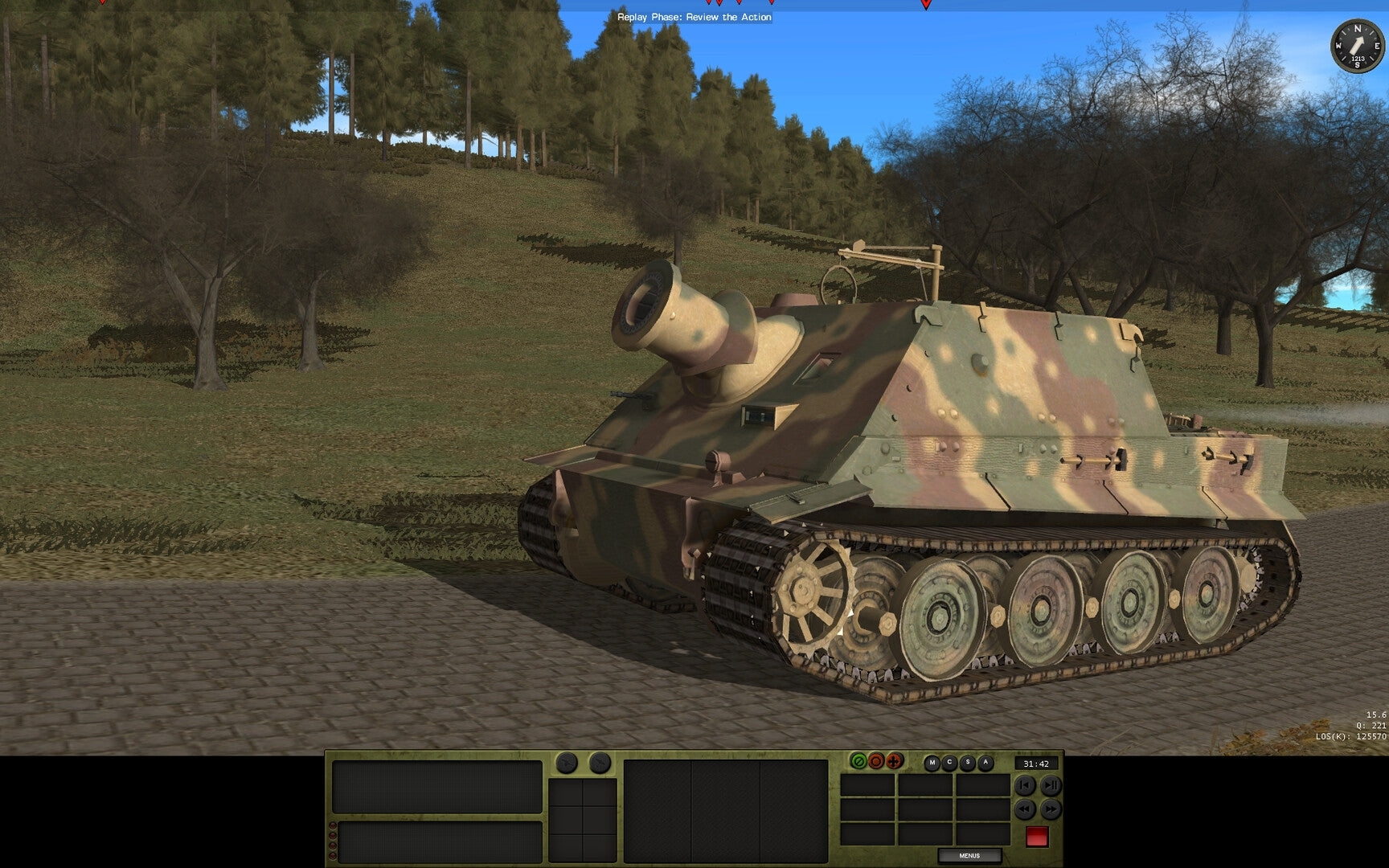
Task: Open the MENUS panel
Action: pyautogui.click(x=969, y=857)
